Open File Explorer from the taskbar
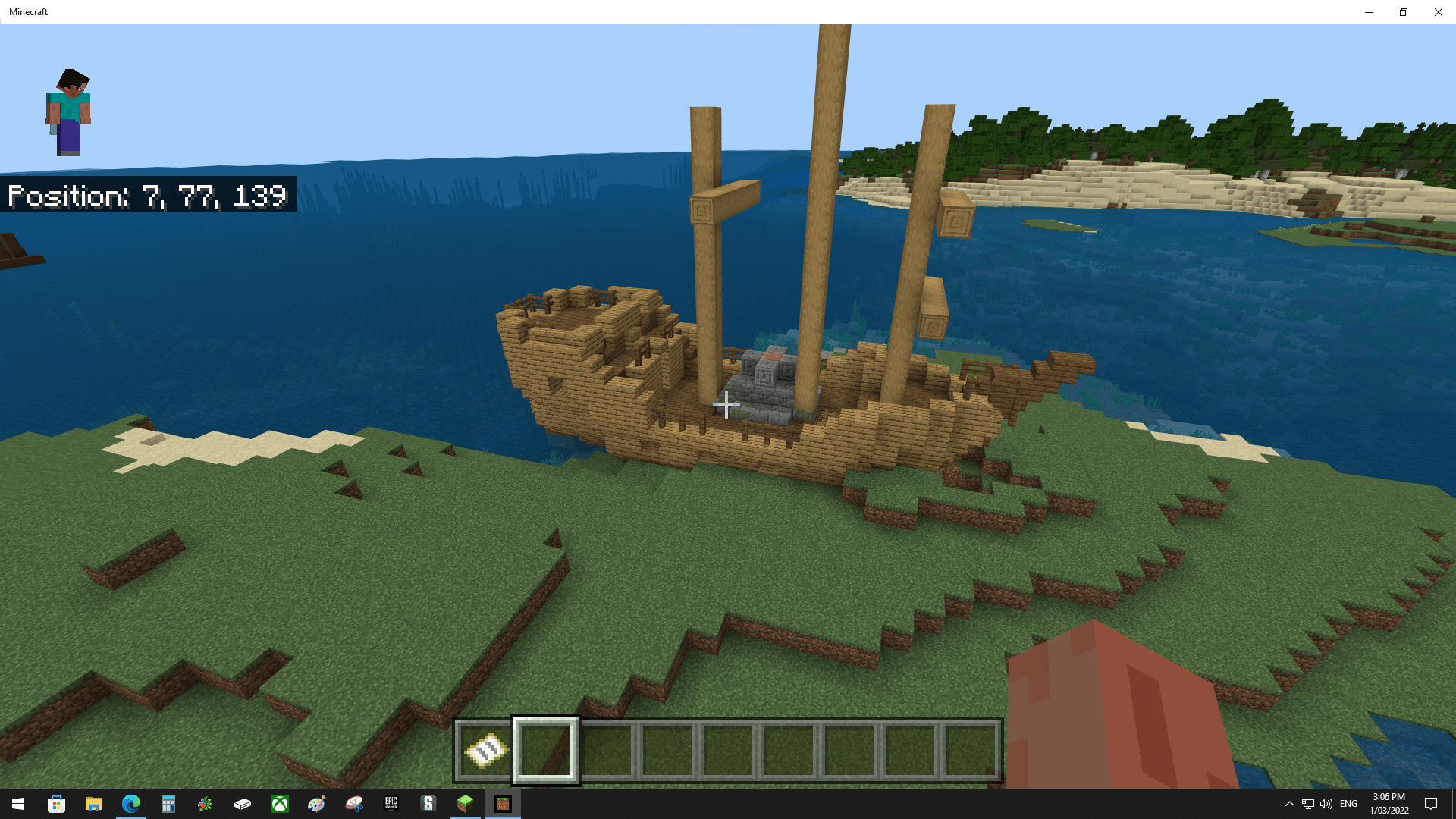The image size is (1456, 819). [x=93, y=804]
